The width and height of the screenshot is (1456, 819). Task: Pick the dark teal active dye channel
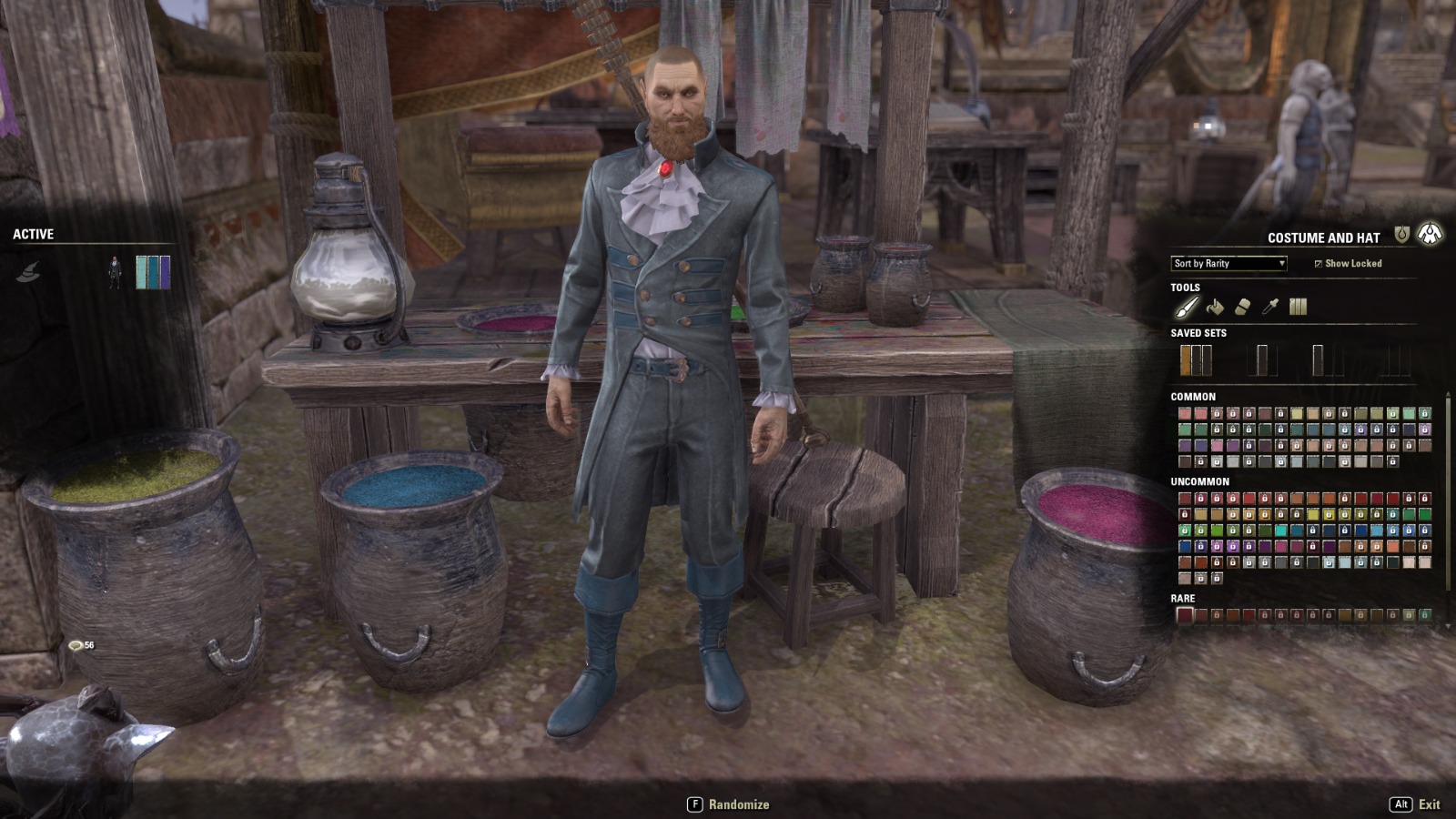(x=153, y=272)
